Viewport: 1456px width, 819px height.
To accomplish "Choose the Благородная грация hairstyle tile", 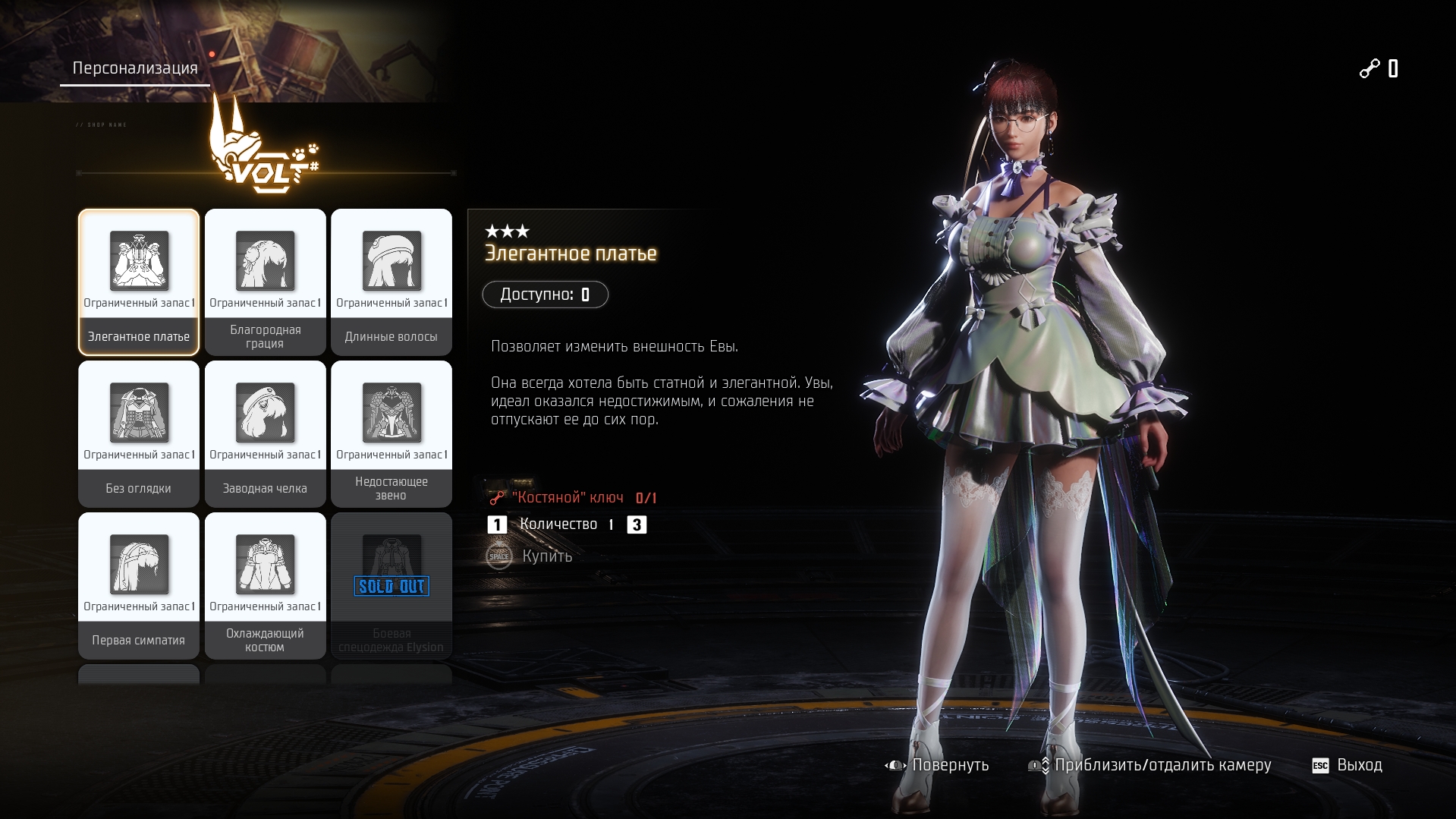I will pyautogui.click(x=265, y=282).
